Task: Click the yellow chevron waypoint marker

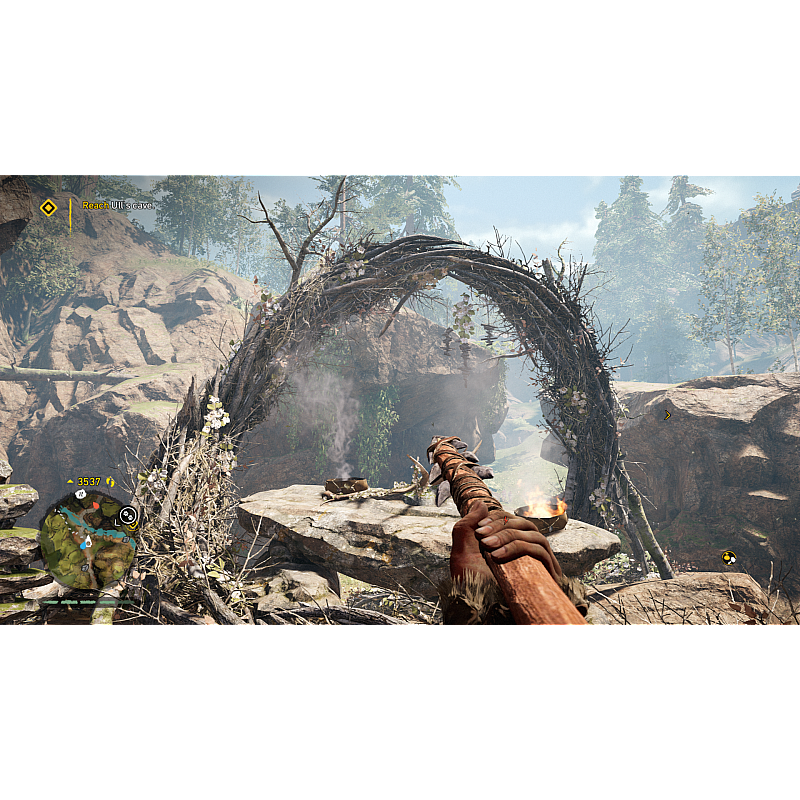Action: [667, 415]
